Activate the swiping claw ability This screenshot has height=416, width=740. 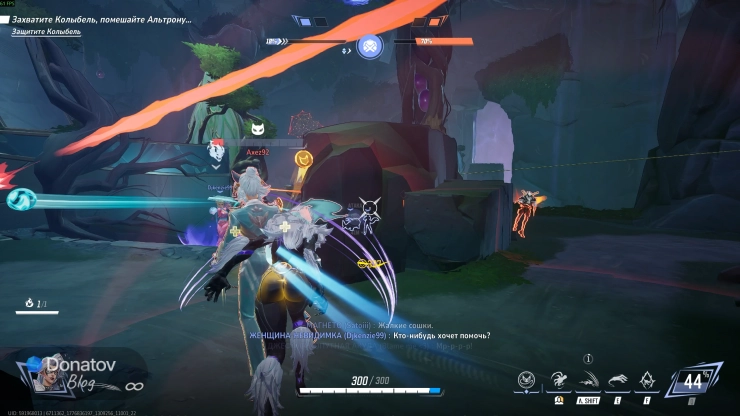[x=620, y=379]
